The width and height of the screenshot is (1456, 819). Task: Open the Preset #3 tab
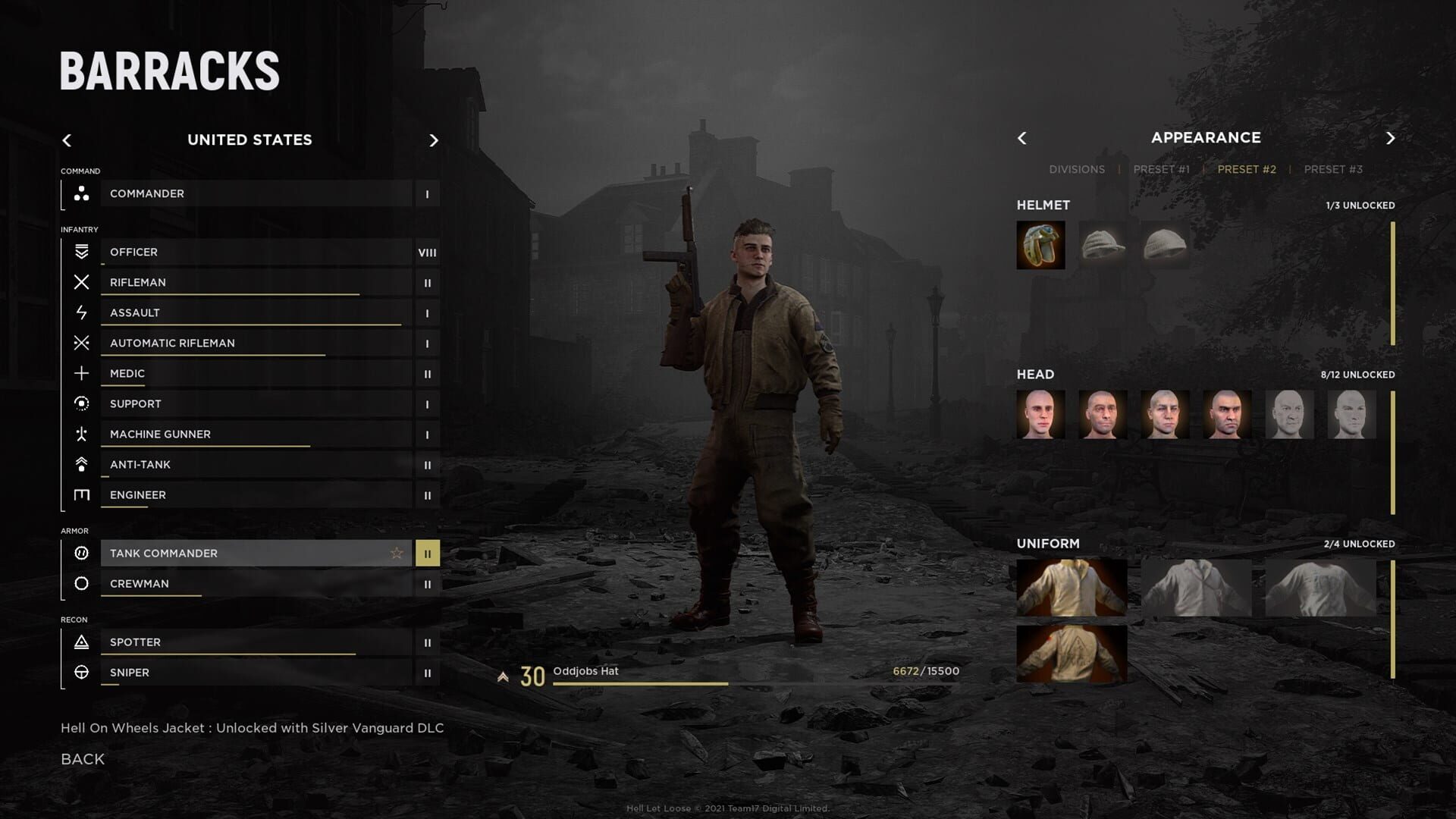(x=1333, y=169)
